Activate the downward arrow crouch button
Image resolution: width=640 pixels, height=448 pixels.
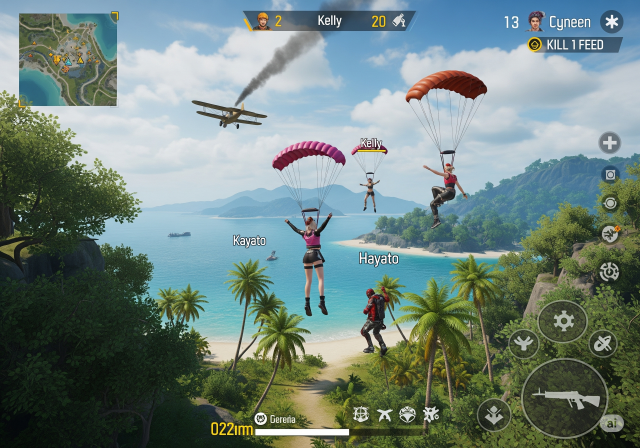[x=495, y=413]
